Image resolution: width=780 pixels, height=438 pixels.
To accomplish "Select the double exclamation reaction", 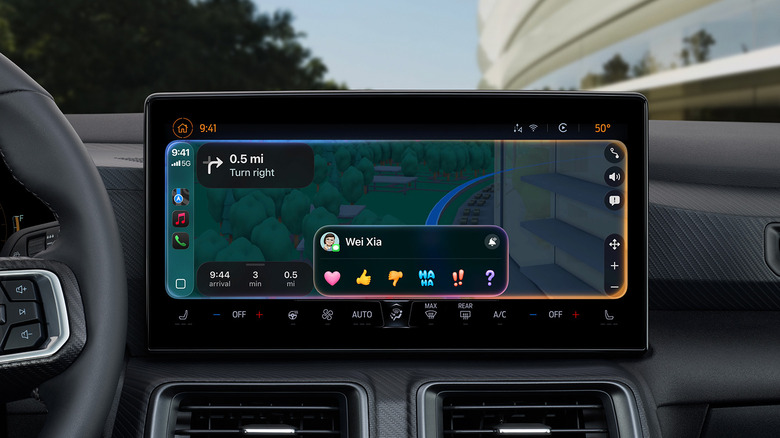I will click(458, 278).
